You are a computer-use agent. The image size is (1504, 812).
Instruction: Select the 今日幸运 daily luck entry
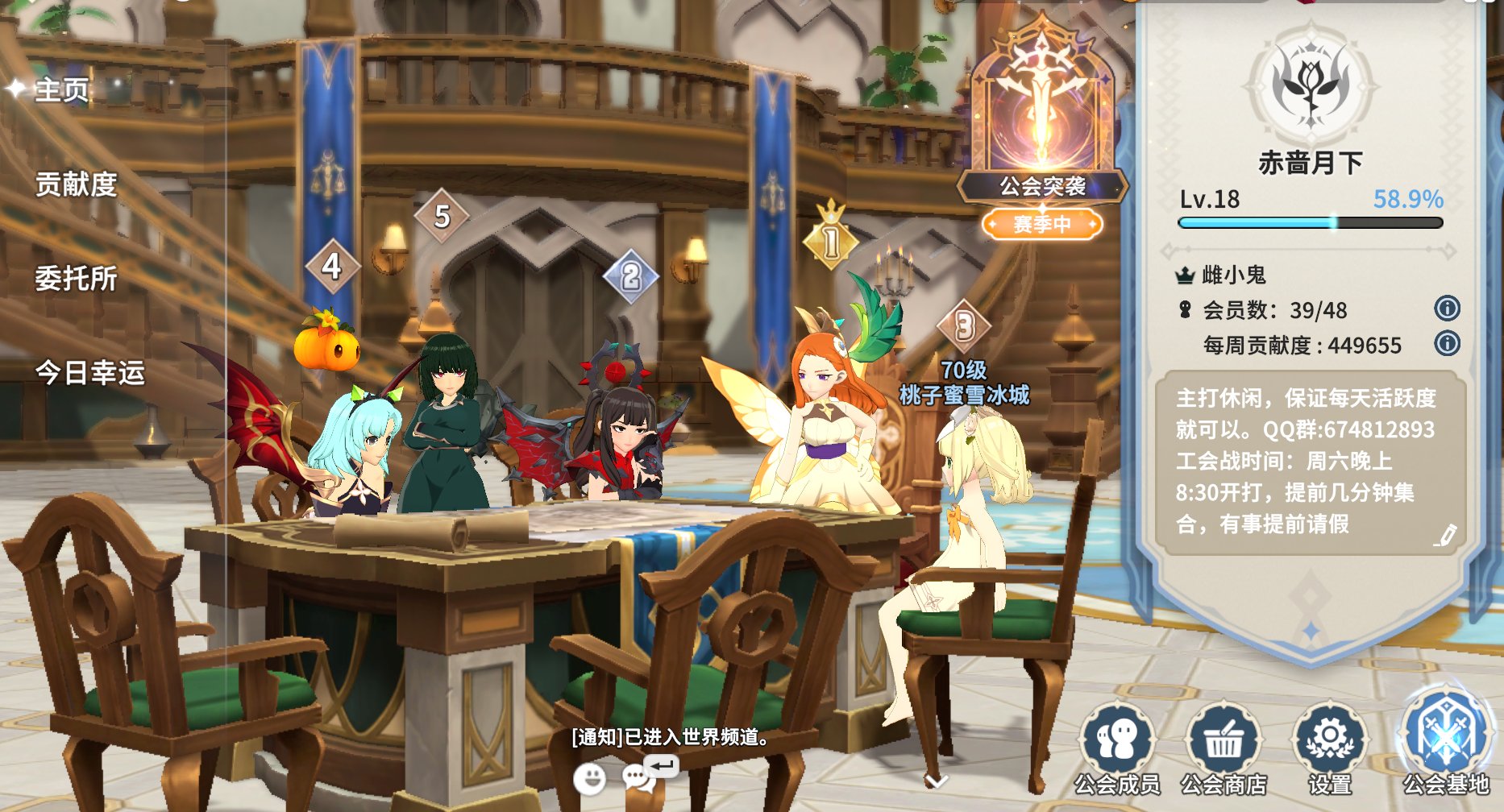(x=89, y=373)
